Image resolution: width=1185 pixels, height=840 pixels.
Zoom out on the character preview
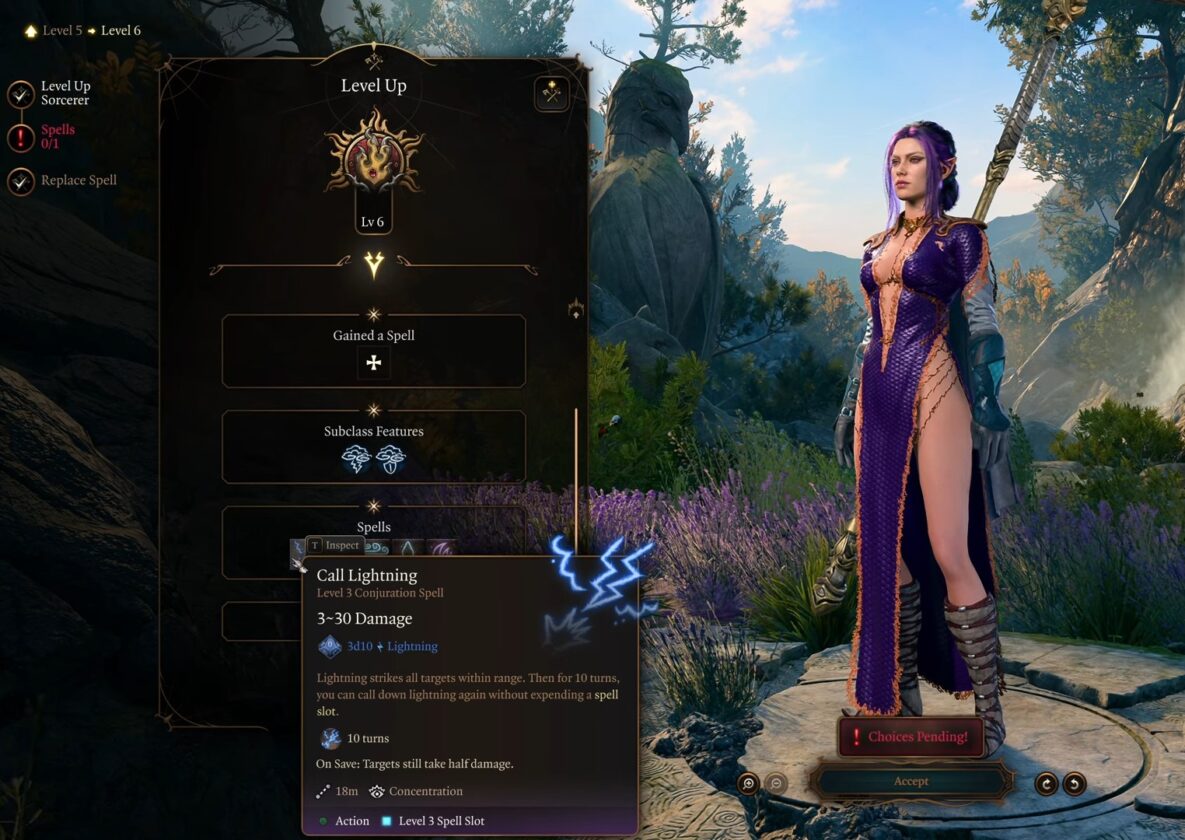(x=776, y=784)
